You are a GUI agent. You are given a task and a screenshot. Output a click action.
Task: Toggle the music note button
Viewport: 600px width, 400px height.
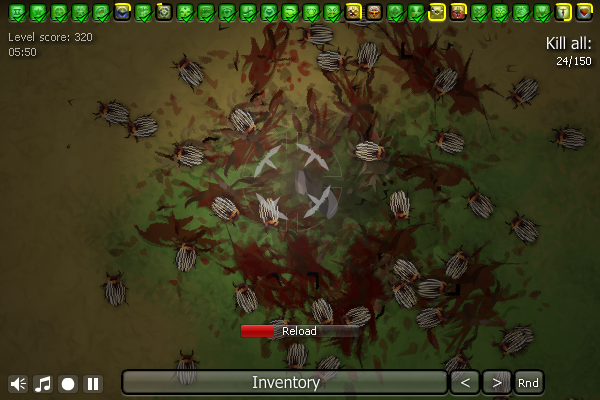point(43,383)
